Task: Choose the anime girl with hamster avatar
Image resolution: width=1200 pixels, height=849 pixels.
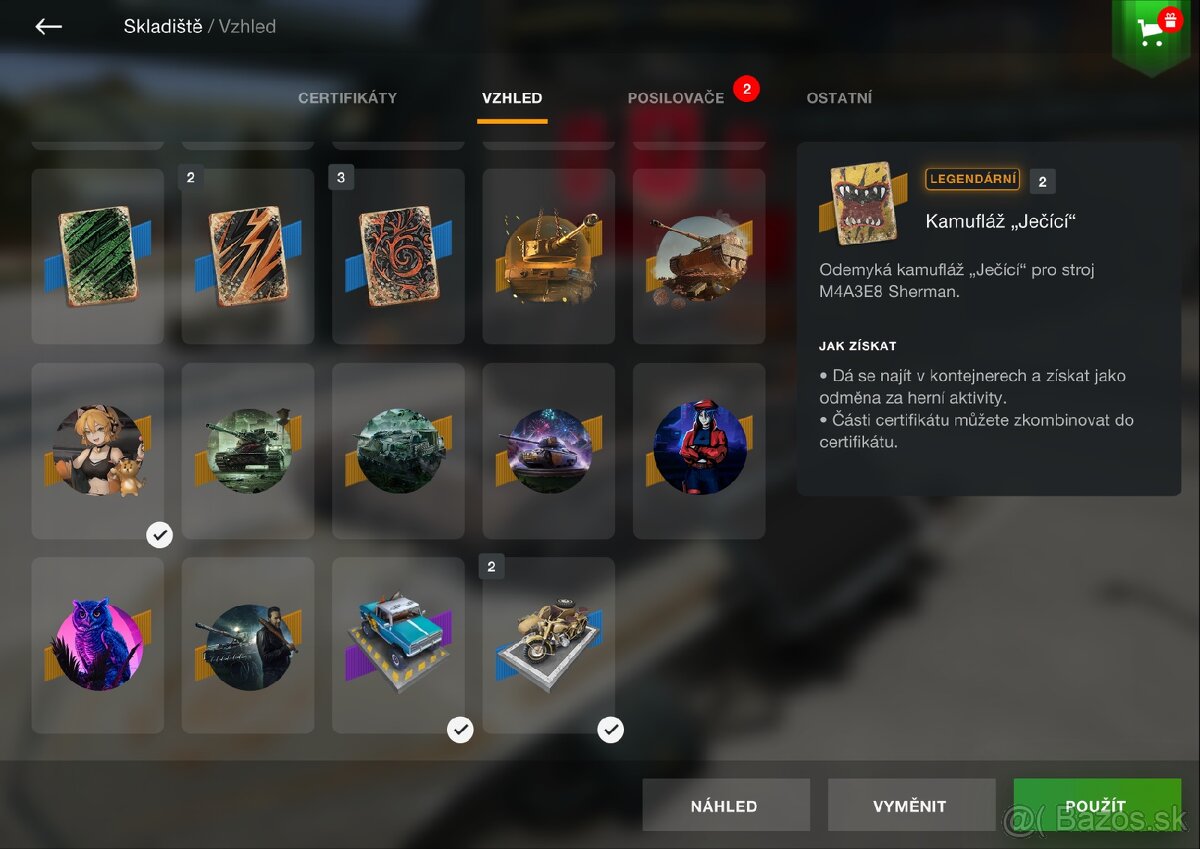Action: (97, 450)
